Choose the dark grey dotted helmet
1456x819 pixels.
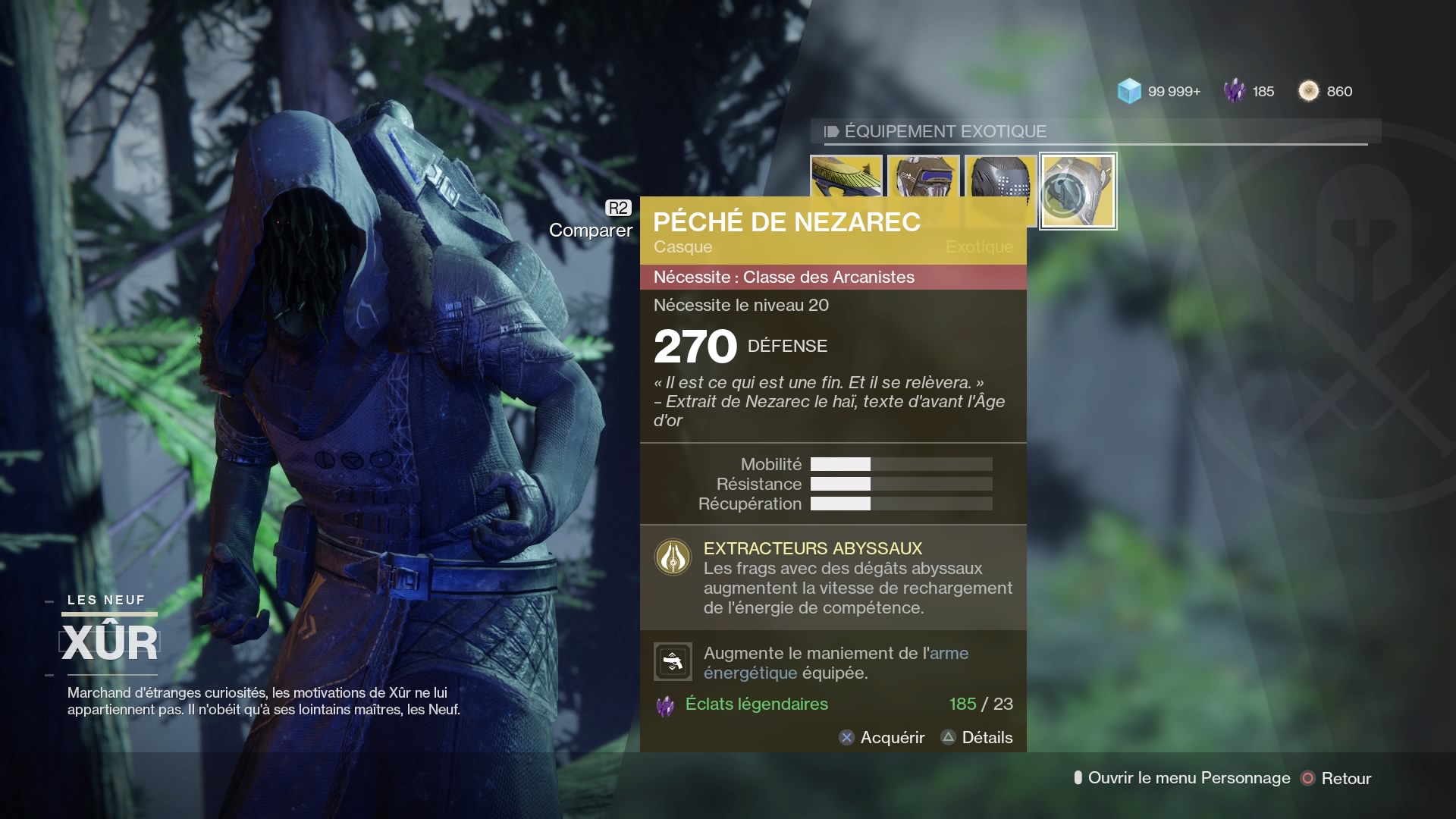tap(1000, 176)
